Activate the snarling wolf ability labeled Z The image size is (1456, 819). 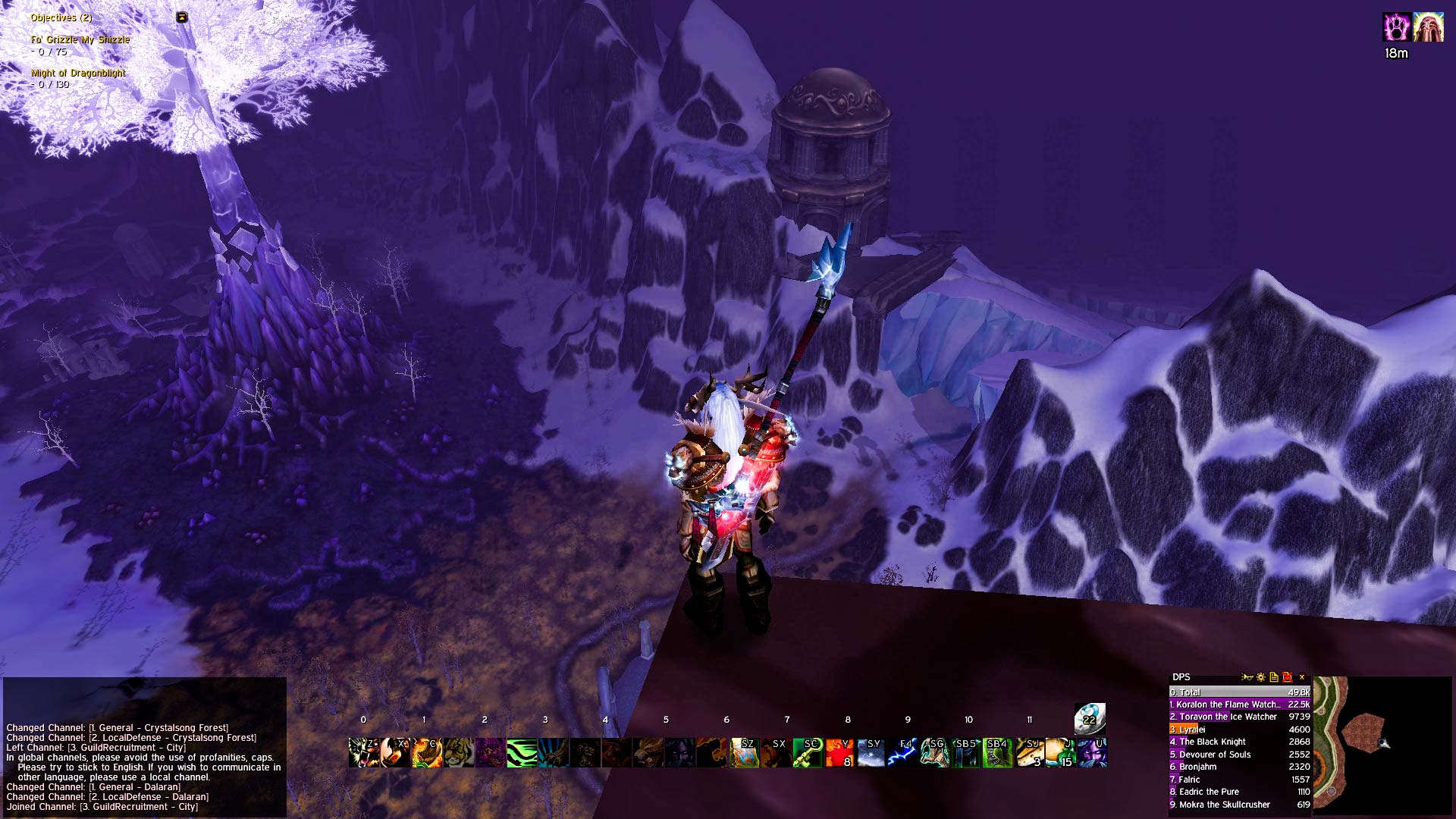point(363,752)
